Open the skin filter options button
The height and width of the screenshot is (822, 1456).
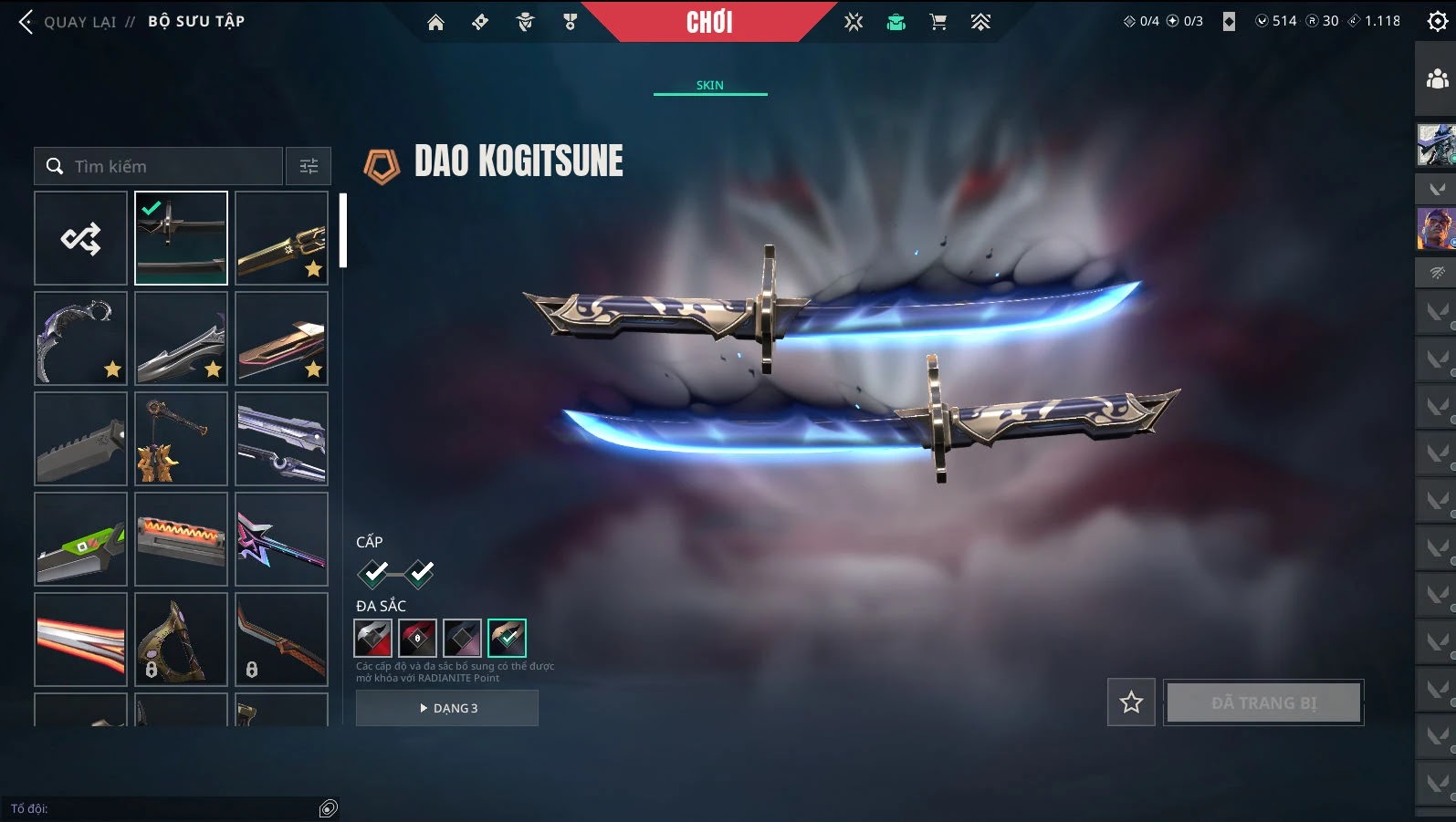[309, 166]
